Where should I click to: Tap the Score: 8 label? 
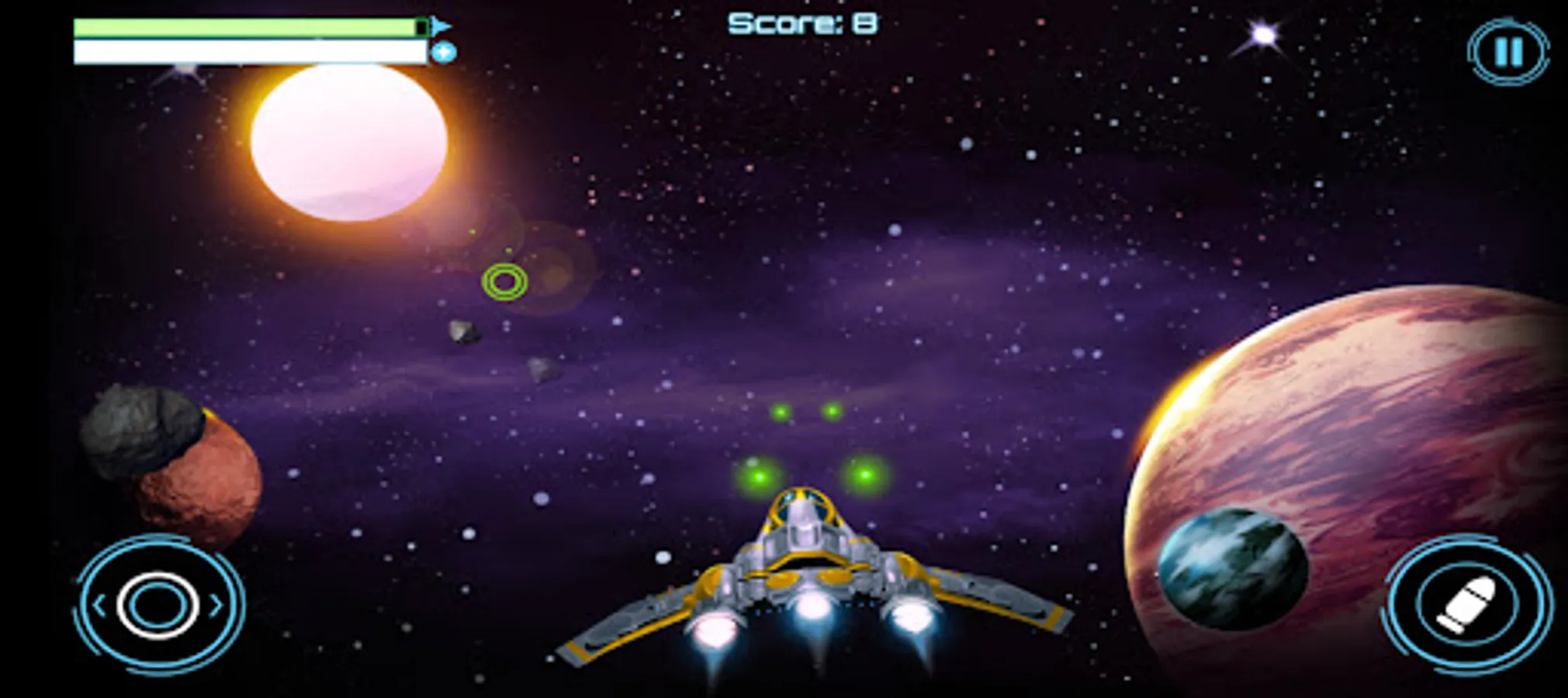tap(803, 23)
